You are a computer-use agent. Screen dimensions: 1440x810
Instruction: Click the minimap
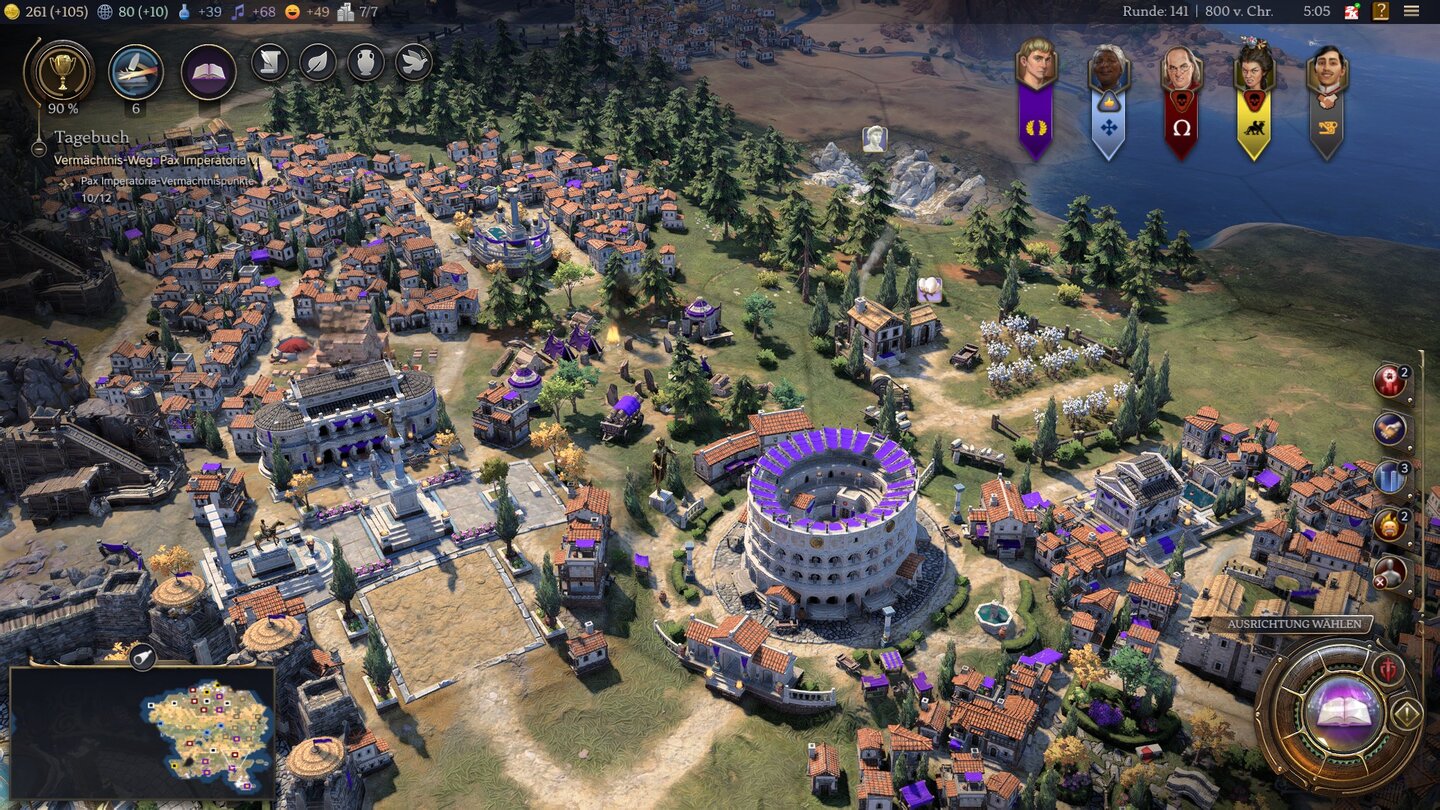142,731
